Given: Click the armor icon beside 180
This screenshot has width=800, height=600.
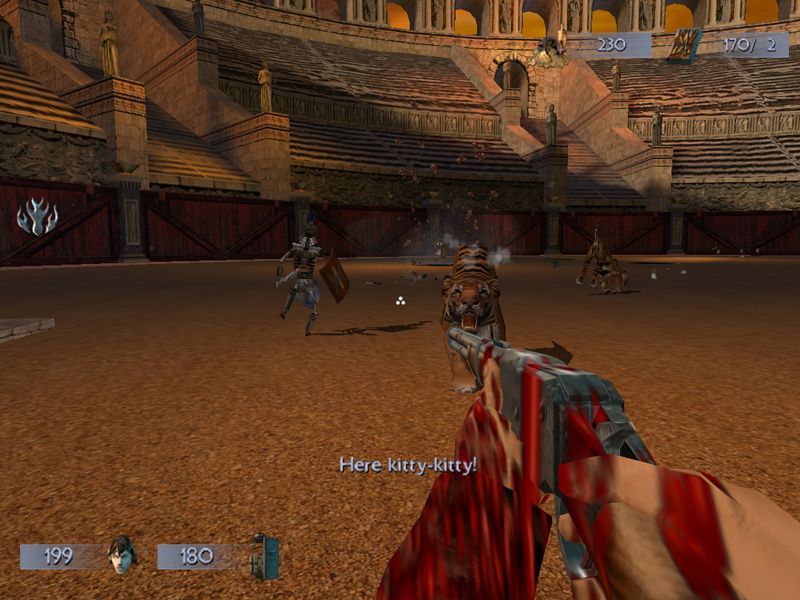Looking at the screenshot, I should click(264, 556).
